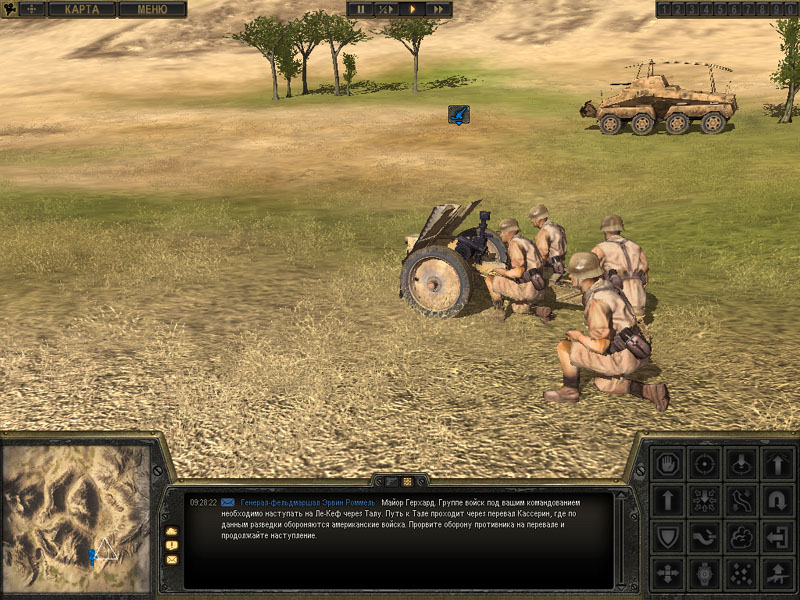Click the envelope message filter icon
Viewport: 800px width, 600px height.
(171, 559)
